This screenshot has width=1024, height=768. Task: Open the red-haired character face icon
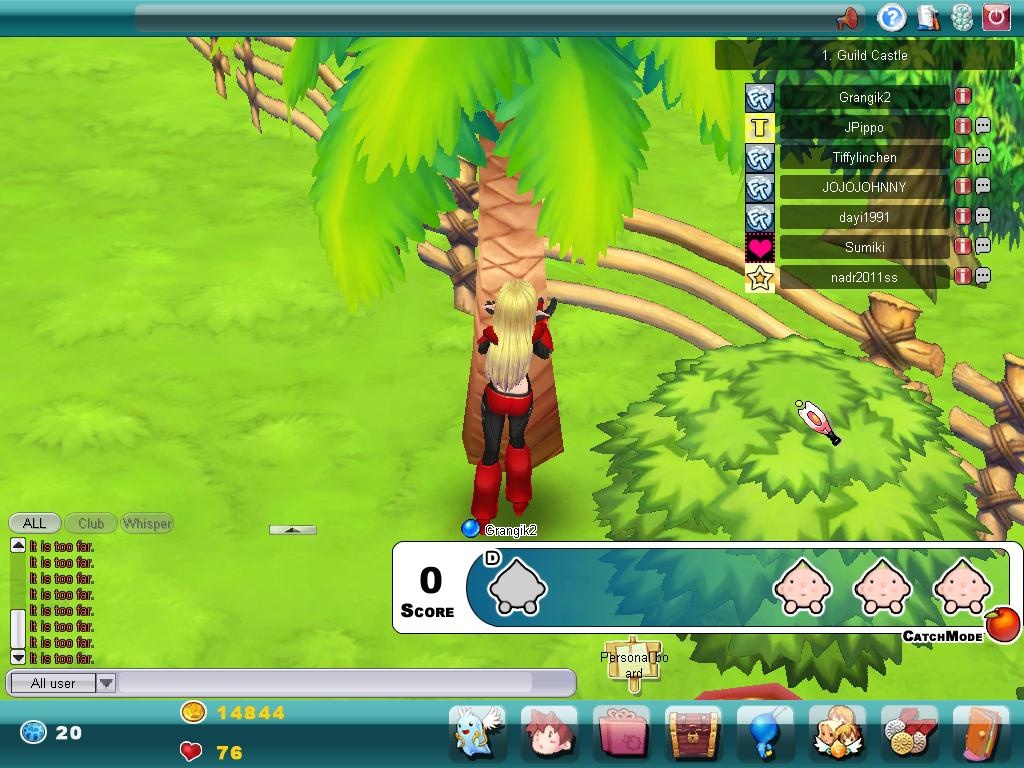549,733
